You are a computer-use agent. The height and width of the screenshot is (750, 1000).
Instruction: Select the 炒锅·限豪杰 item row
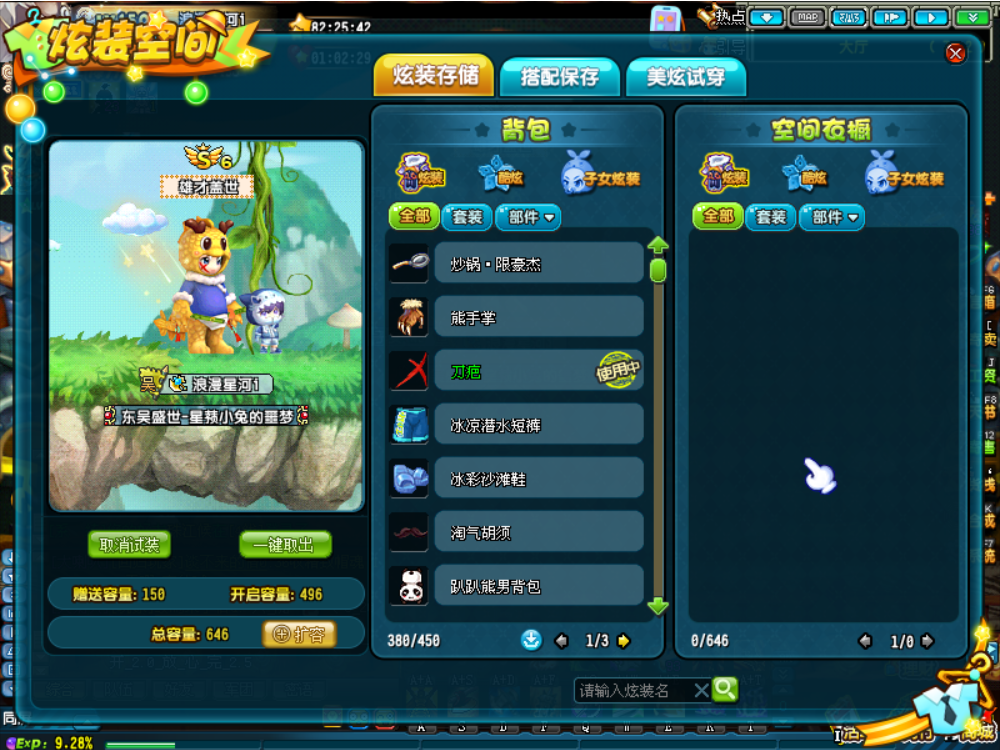[x=538, y=263]
